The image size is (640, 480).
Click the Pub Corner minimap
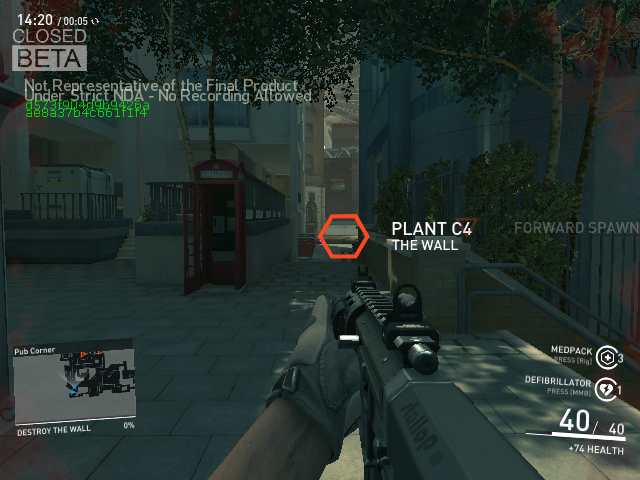(x=74, y=383)
